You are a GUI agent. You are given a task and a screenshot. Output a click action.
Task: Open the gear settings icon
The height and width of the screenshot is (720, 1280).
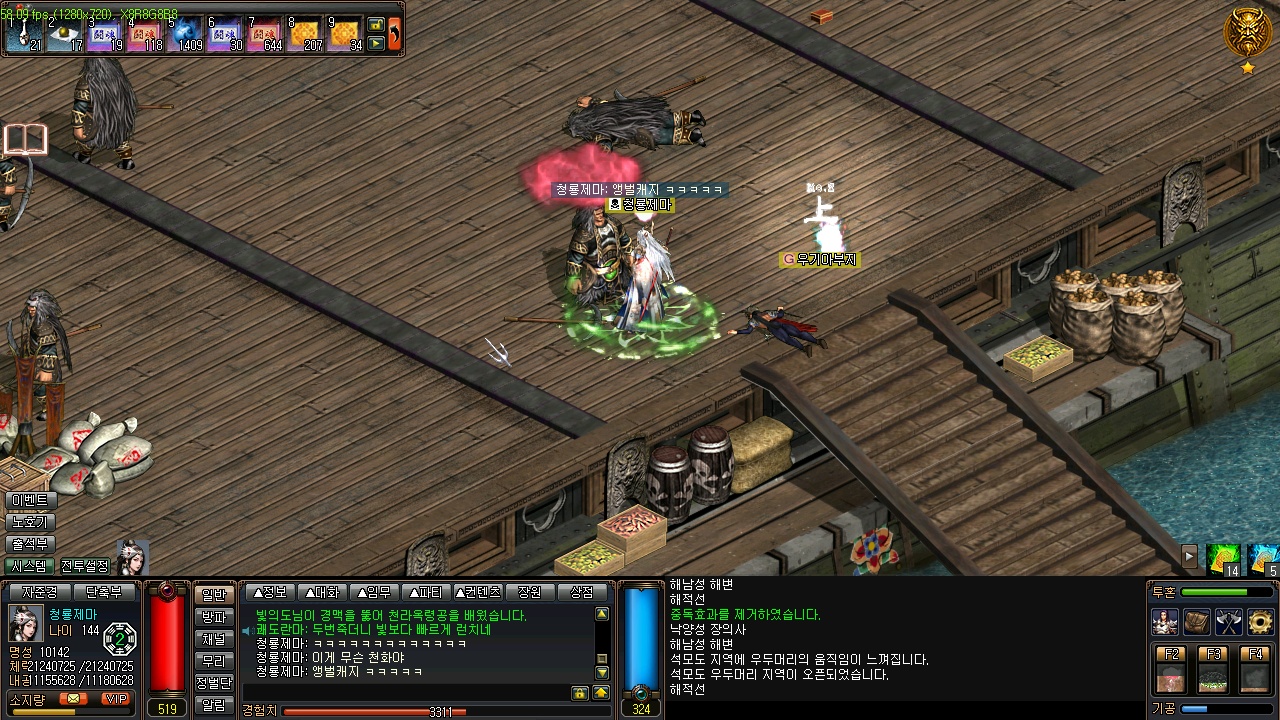click(x=1260, y=622)
